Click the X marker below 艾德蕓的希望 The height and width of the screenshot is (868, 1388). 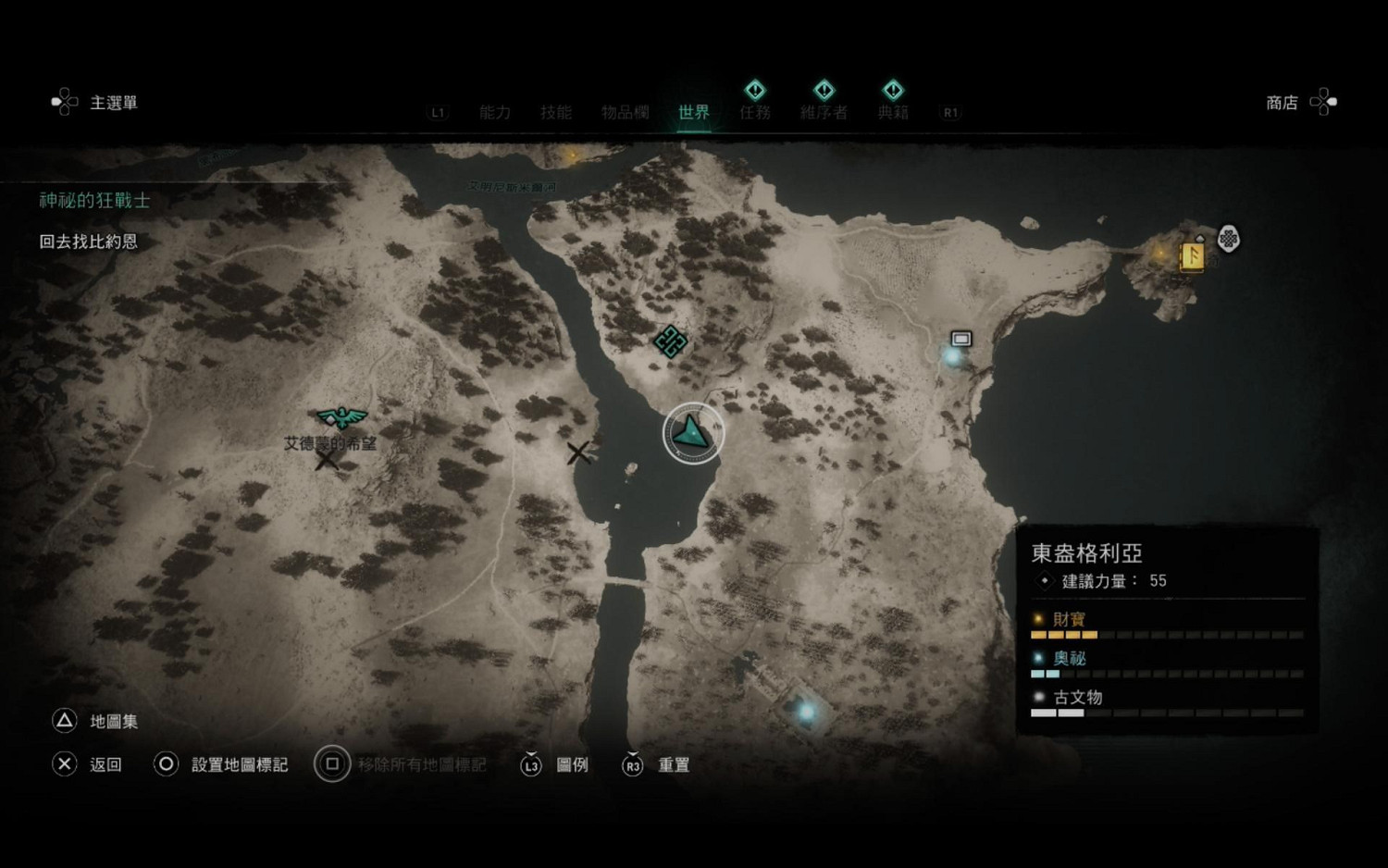point(326,458)
